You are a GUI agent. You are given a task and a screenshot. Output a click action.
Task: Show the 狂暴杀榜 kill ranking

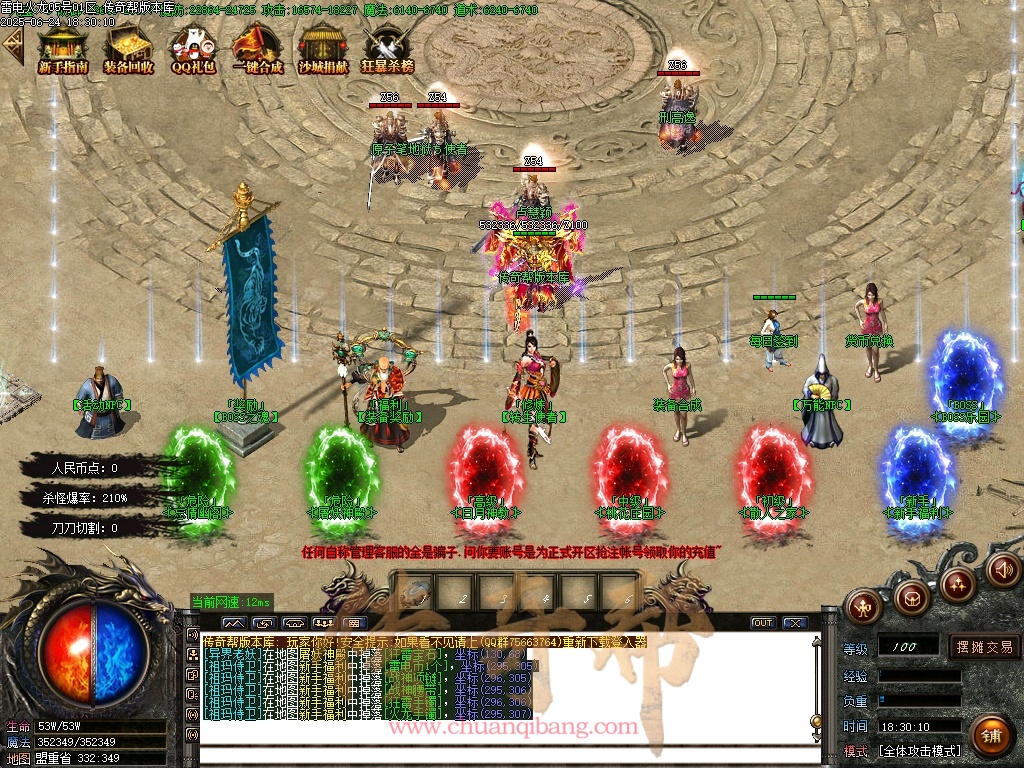(x=387, y=48)
